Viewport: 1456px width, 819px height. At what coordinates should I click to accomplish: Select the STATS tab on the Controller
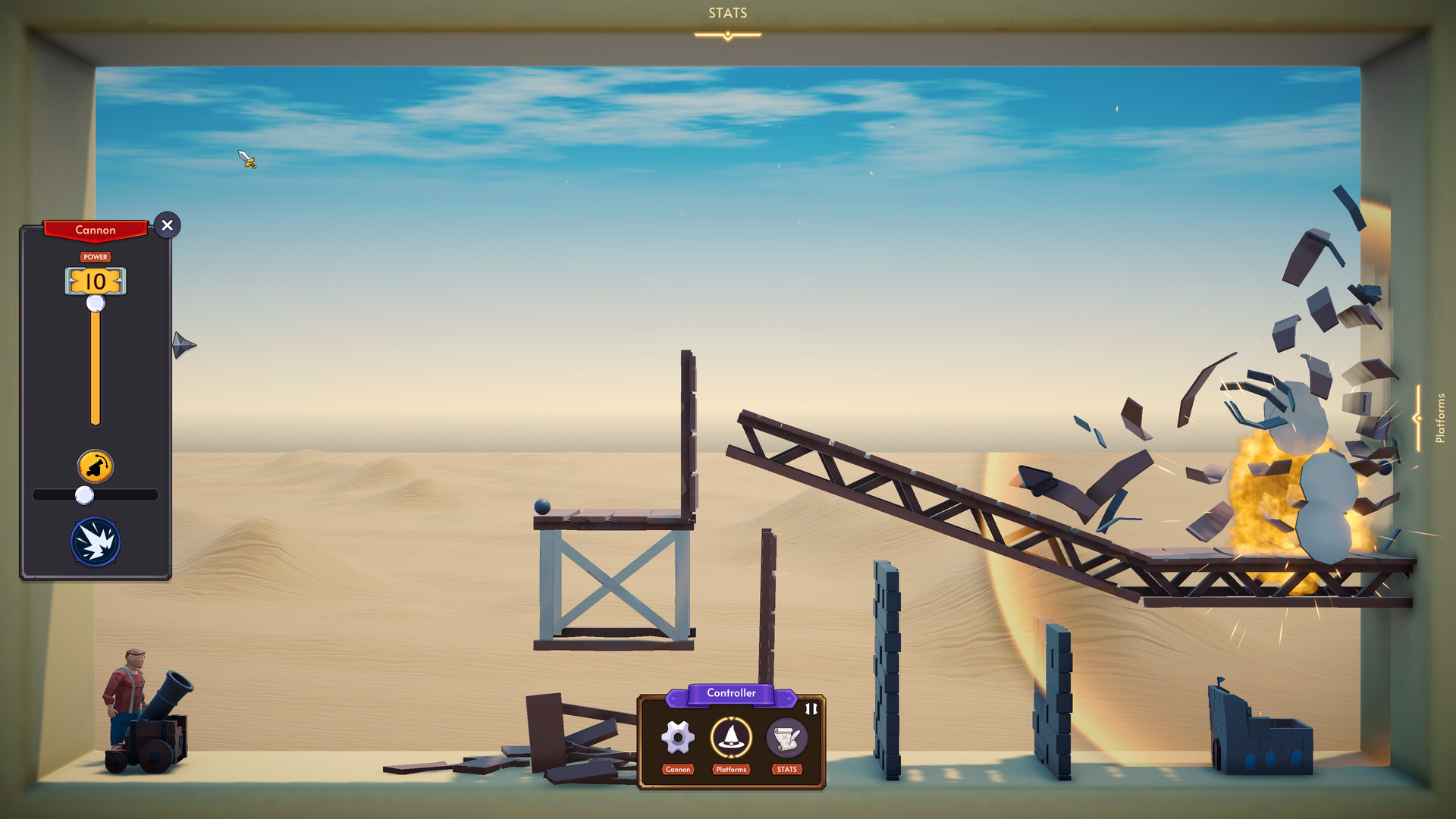point(786,770)
